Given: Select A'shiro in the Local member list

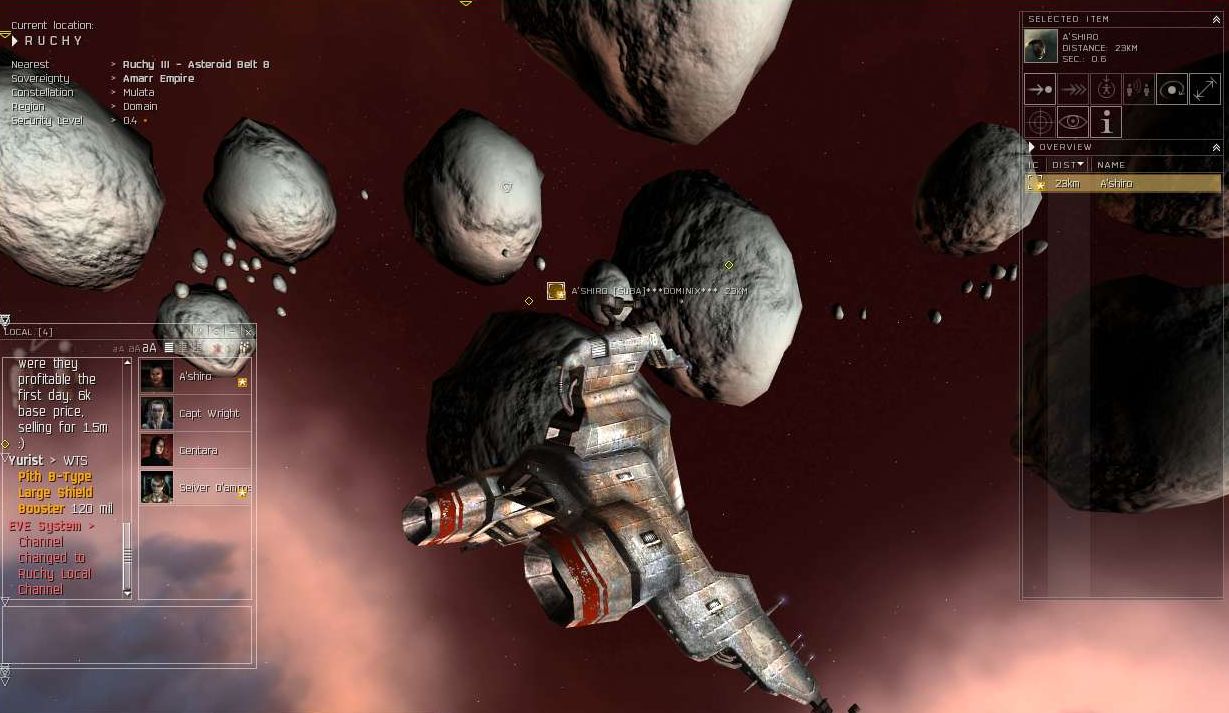Looking at the screenshot, I should [x=195, y=377].
